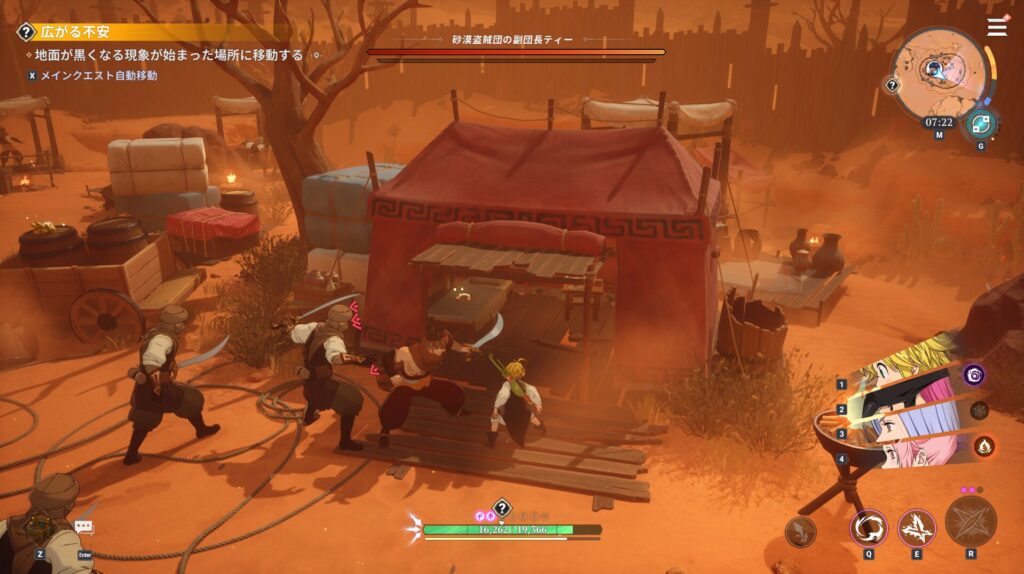Click the dimmed dash icon left of skills
1024x574 pixels.
pos(801,533)
